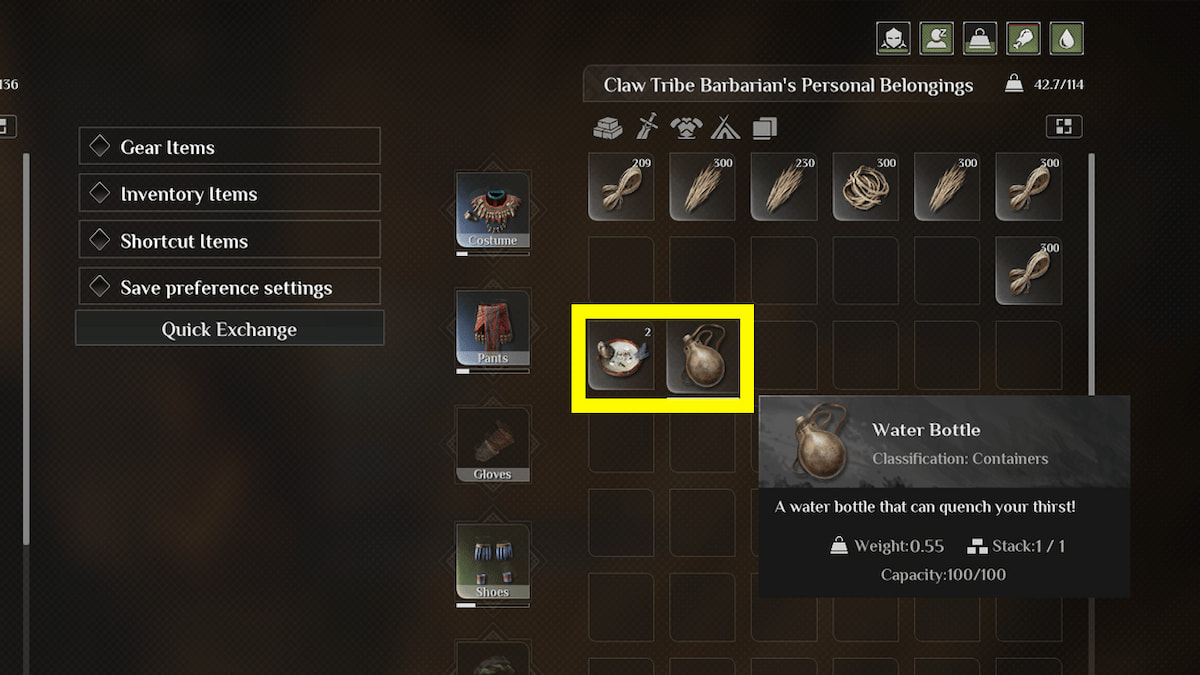Screen dimensions: 1200x675
Task: Toggle the Gear Items option
Action: (x=229, y=146)
